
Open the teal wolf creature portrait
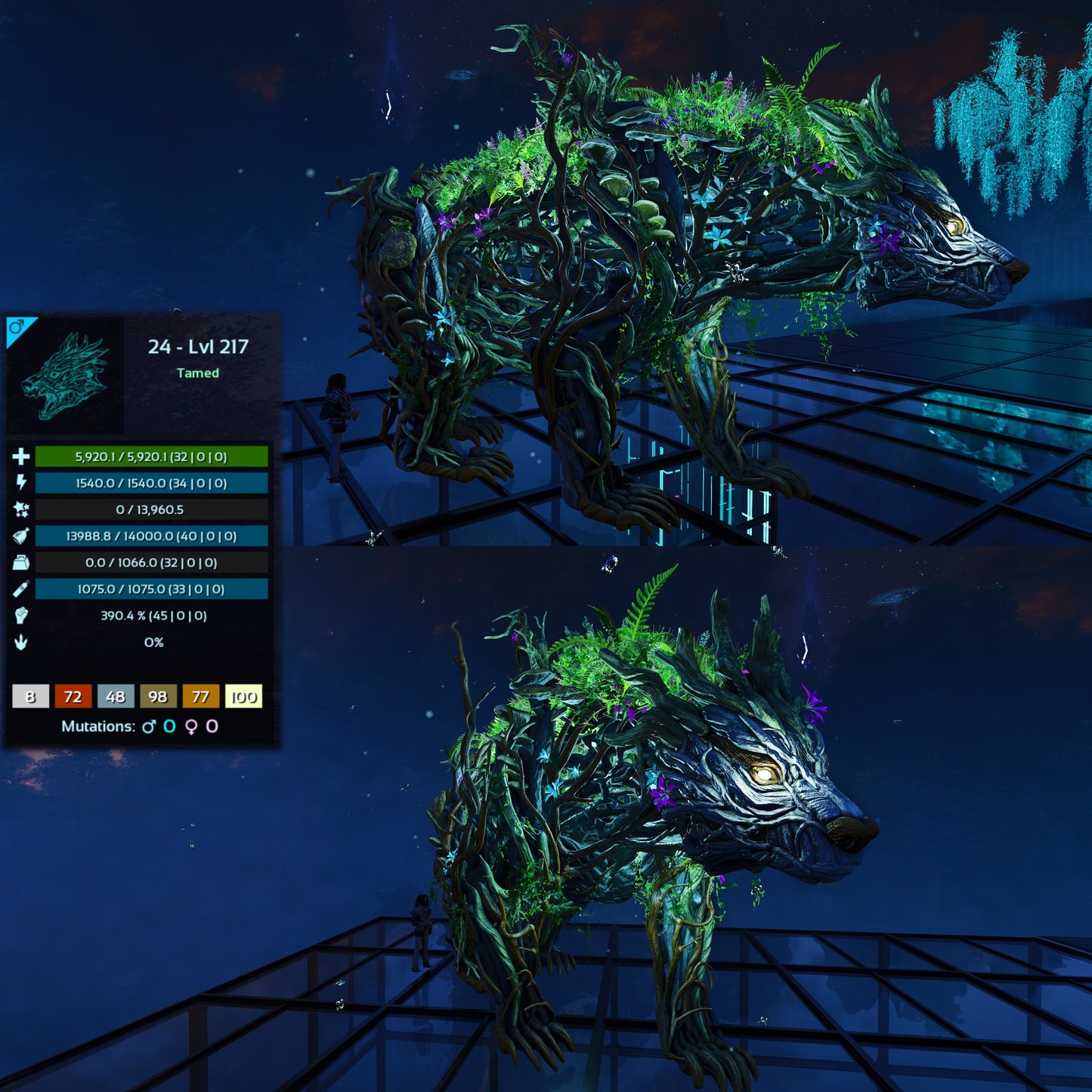[67, 376]
